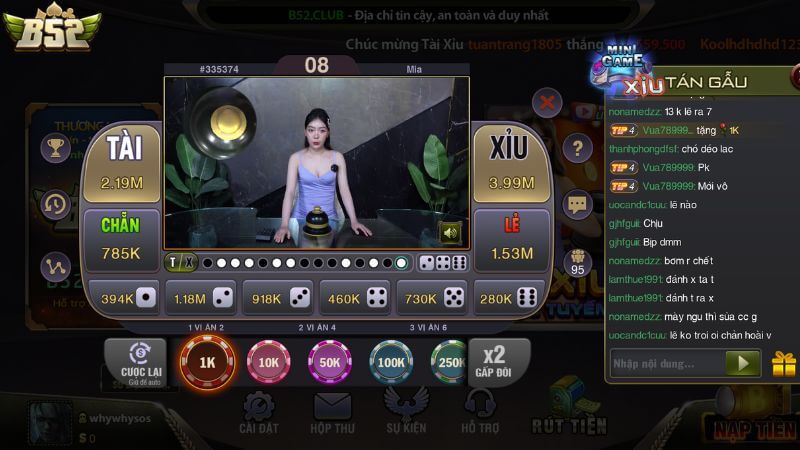Bet on the XỈU option
Image resolution: width=800 pixels, height=450 pixels.
tap(511, 163)
